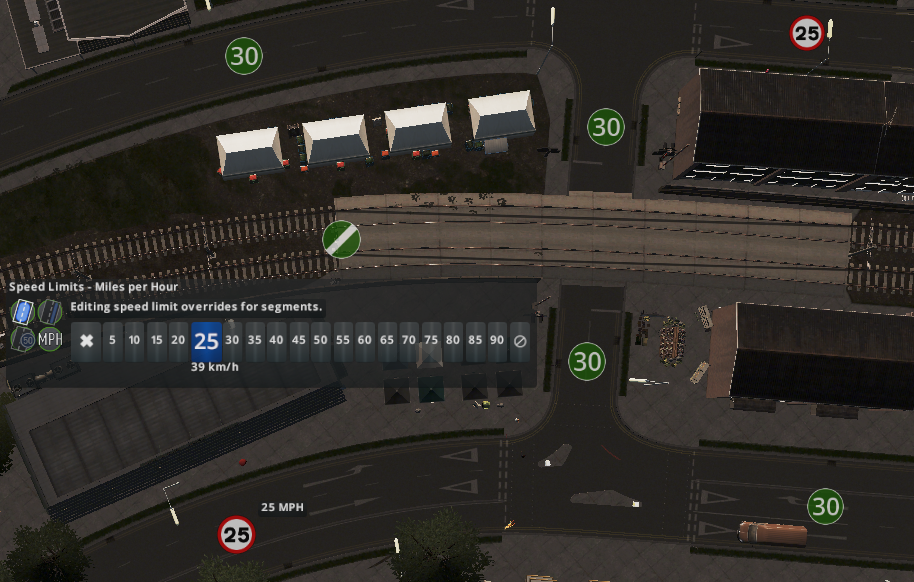Select the 20 mph speed button
The image size is (914, 582).
click(178, 340)
